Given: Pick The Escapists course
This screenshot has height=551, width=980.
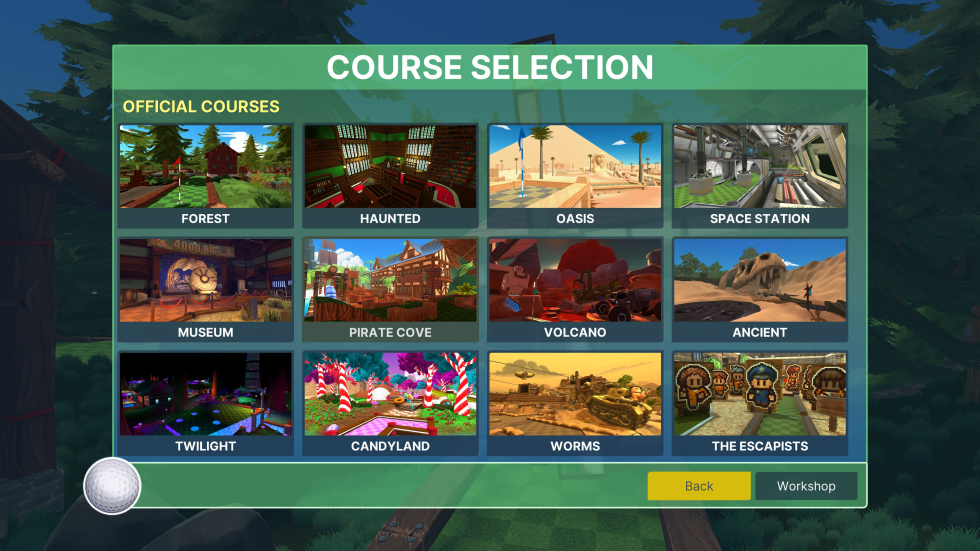Looking at the screenshot, I should (760, 403).
